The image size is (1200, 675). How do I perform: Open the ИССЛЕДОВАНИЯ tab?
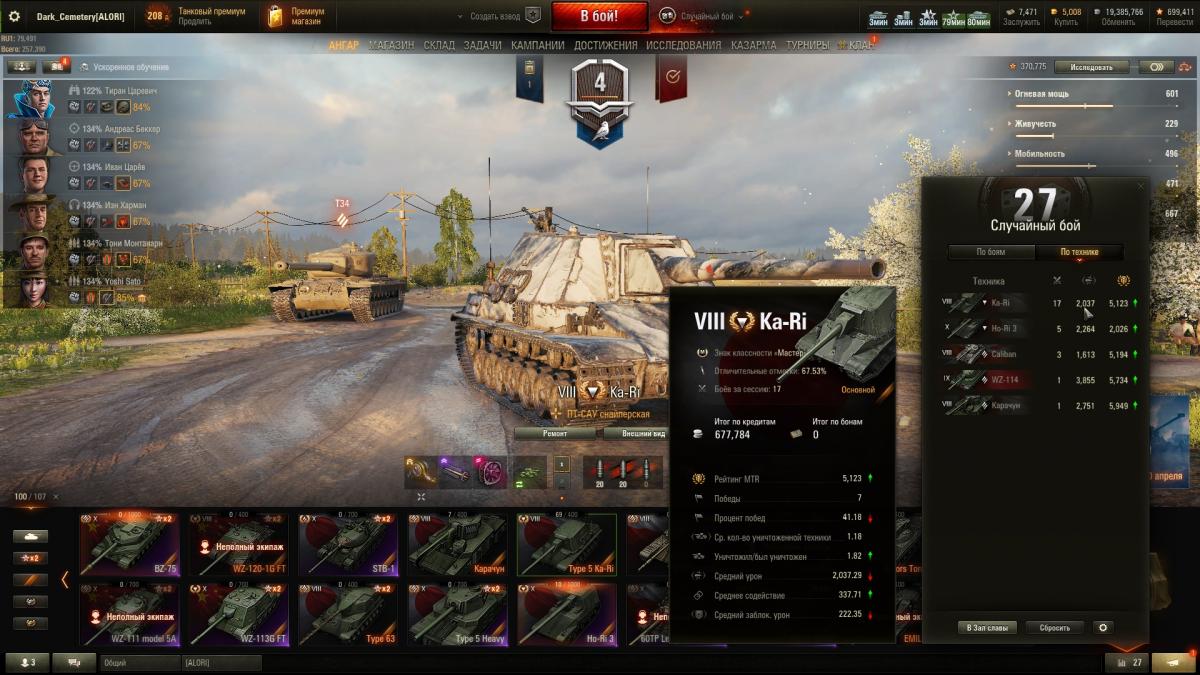(683, 45)
